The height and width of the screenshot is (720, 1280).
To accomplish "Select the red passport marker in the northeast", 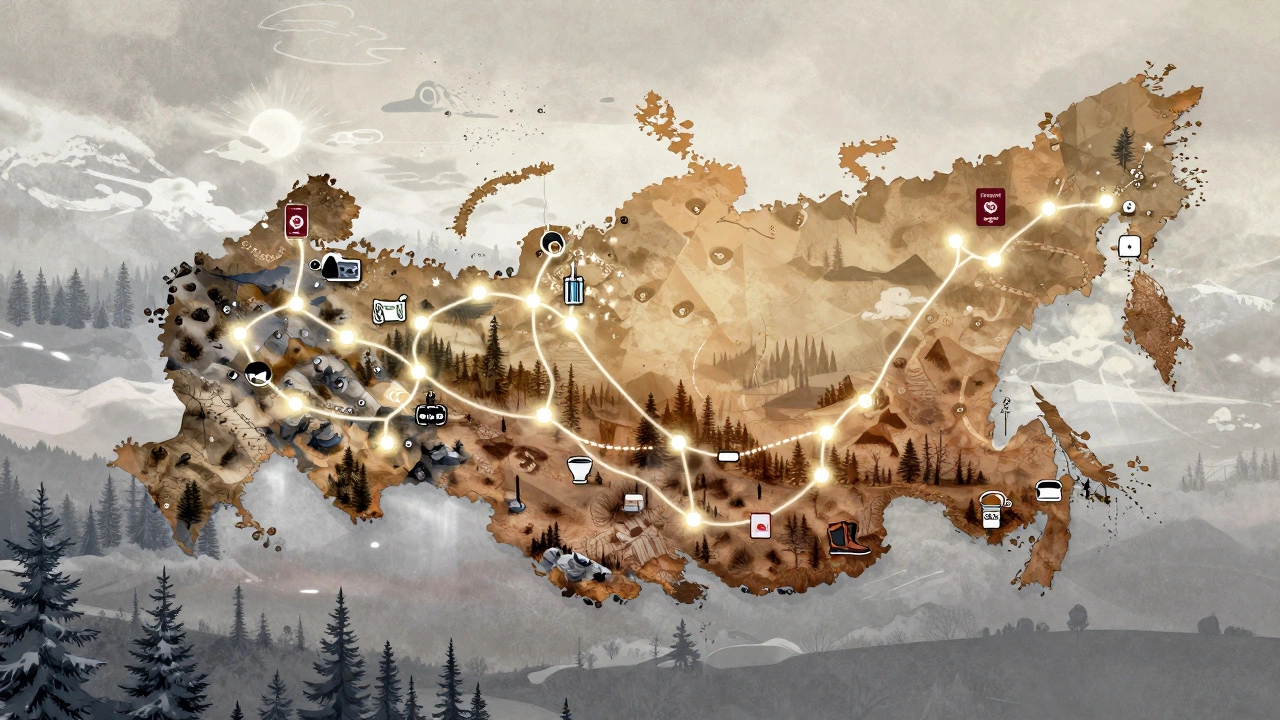I will 990,207.
